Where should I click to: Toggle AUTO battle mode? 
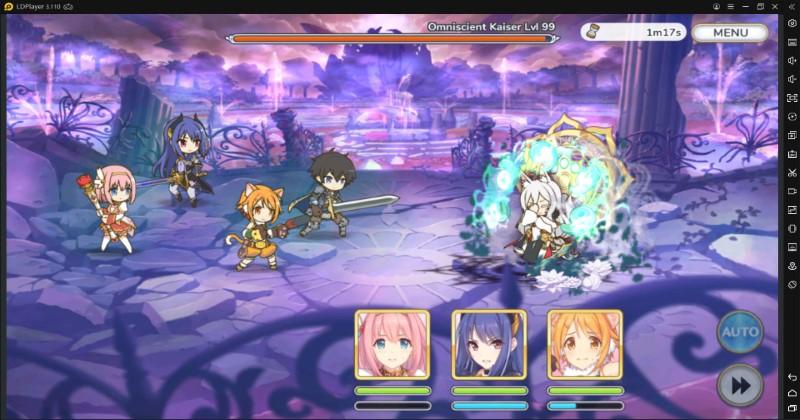point(739,331)
